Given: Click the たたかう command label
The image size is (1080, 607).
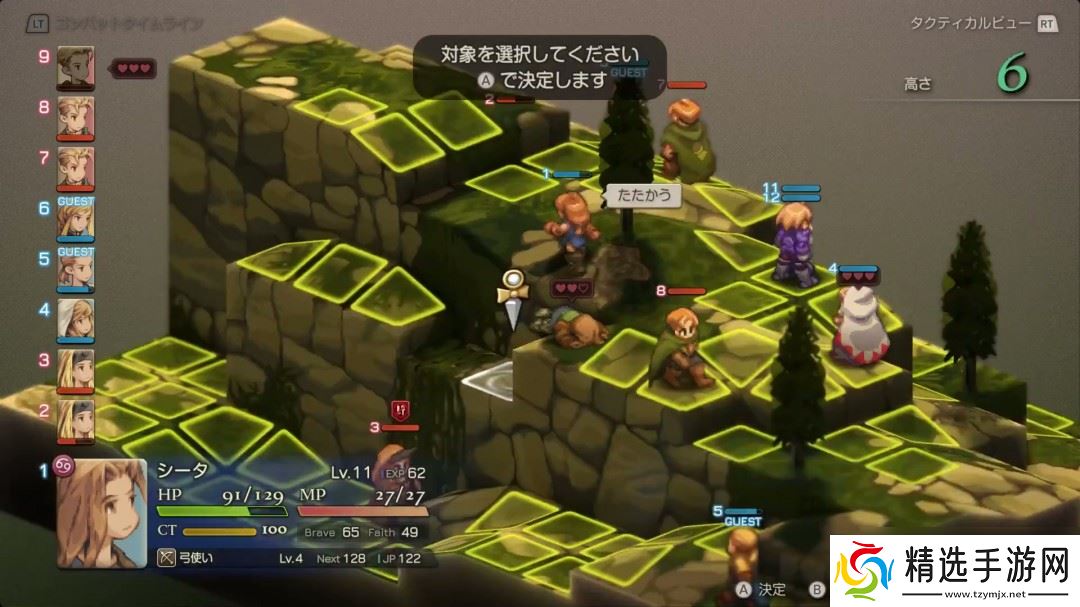Looking at the screenshot, I should click(x=642, y=195).
